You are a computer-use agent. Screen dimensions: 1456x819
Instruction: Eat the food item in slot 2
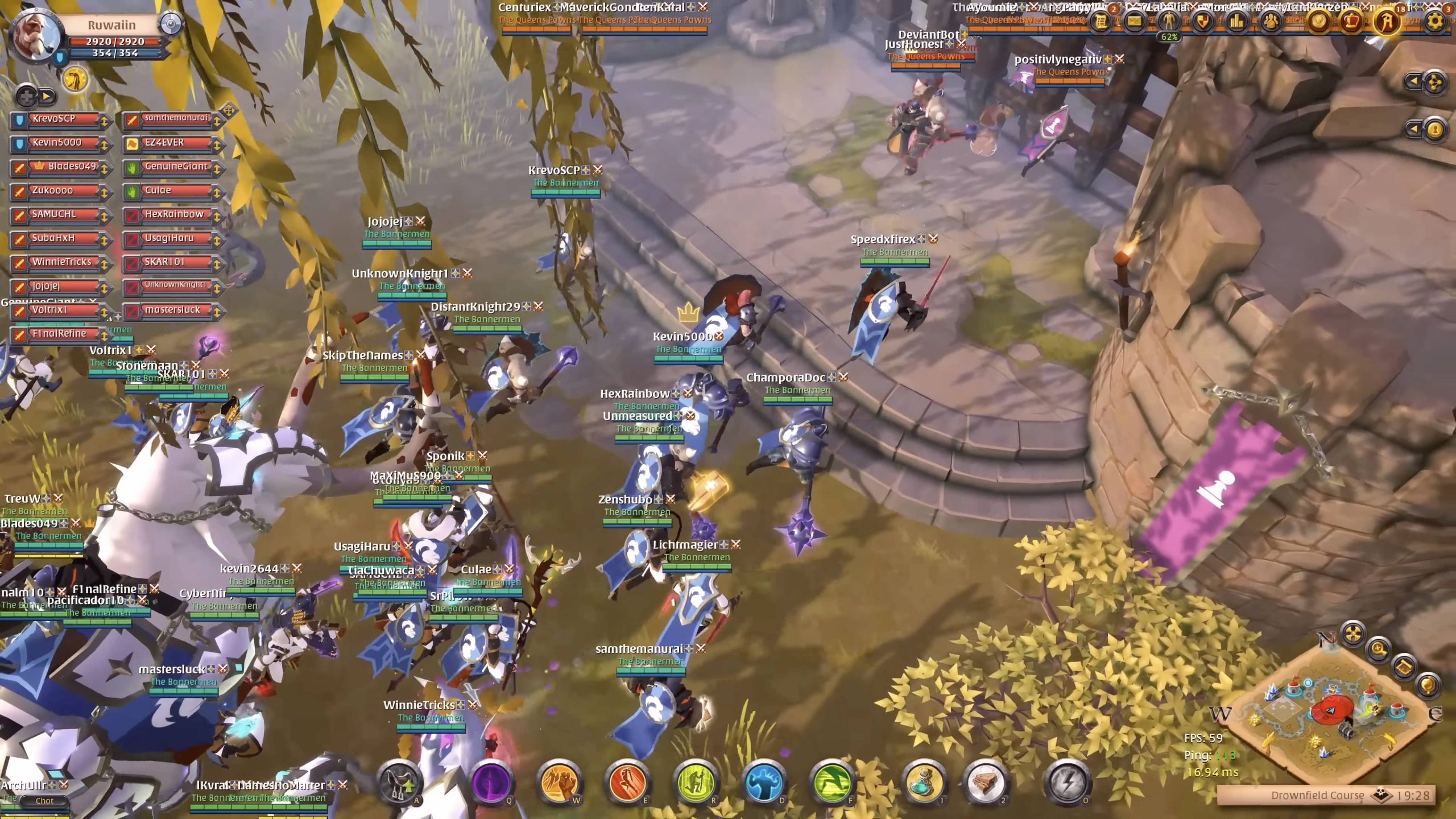(x=986, y=783)
